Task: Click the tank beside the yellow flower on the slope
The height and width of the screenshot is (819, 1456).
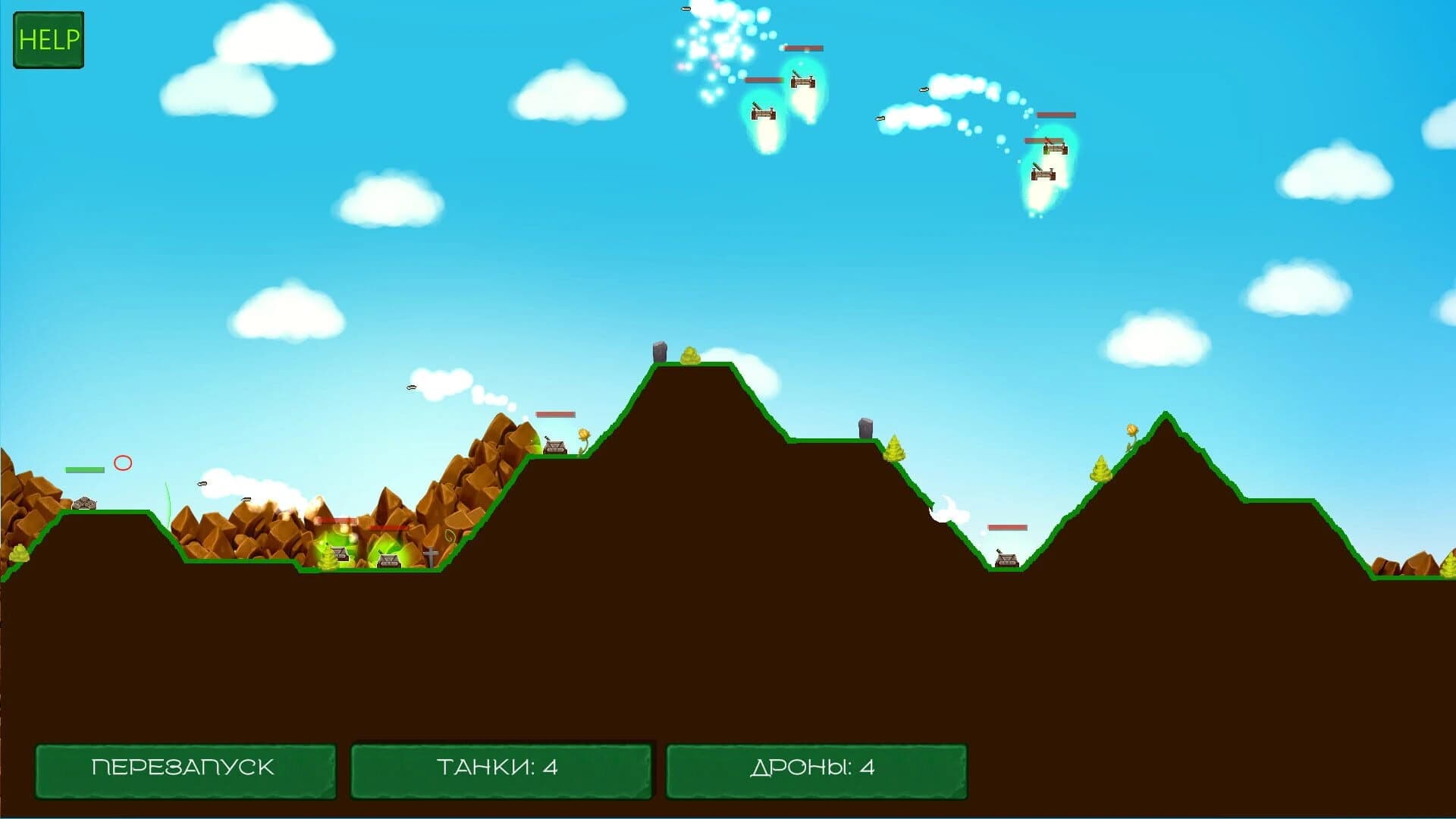Action: pyautogui.click(x=554, y=445)
